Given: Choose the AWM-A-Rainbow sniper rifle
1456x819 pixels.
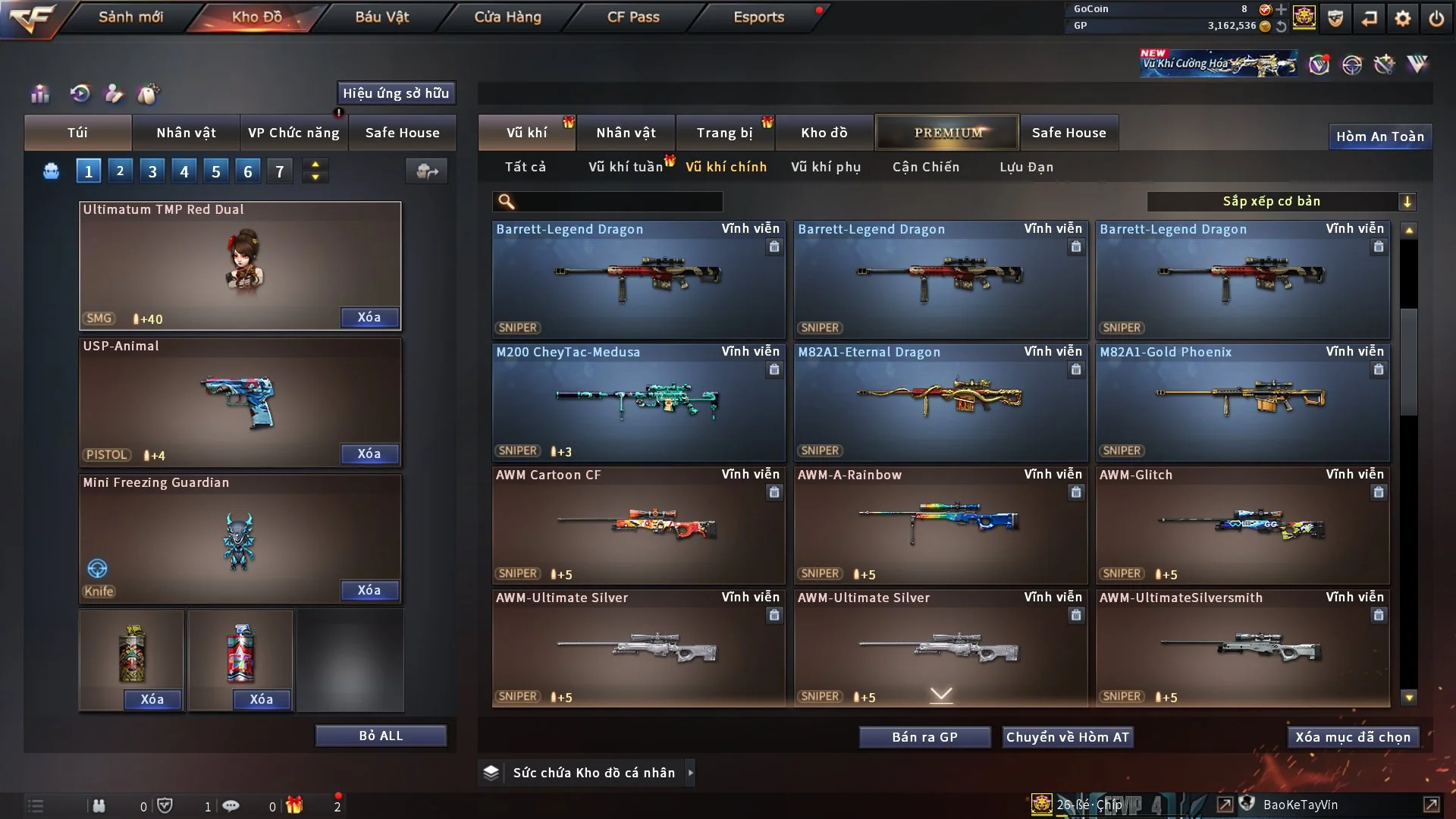Looking at the screenshot, I should (940, 525).
